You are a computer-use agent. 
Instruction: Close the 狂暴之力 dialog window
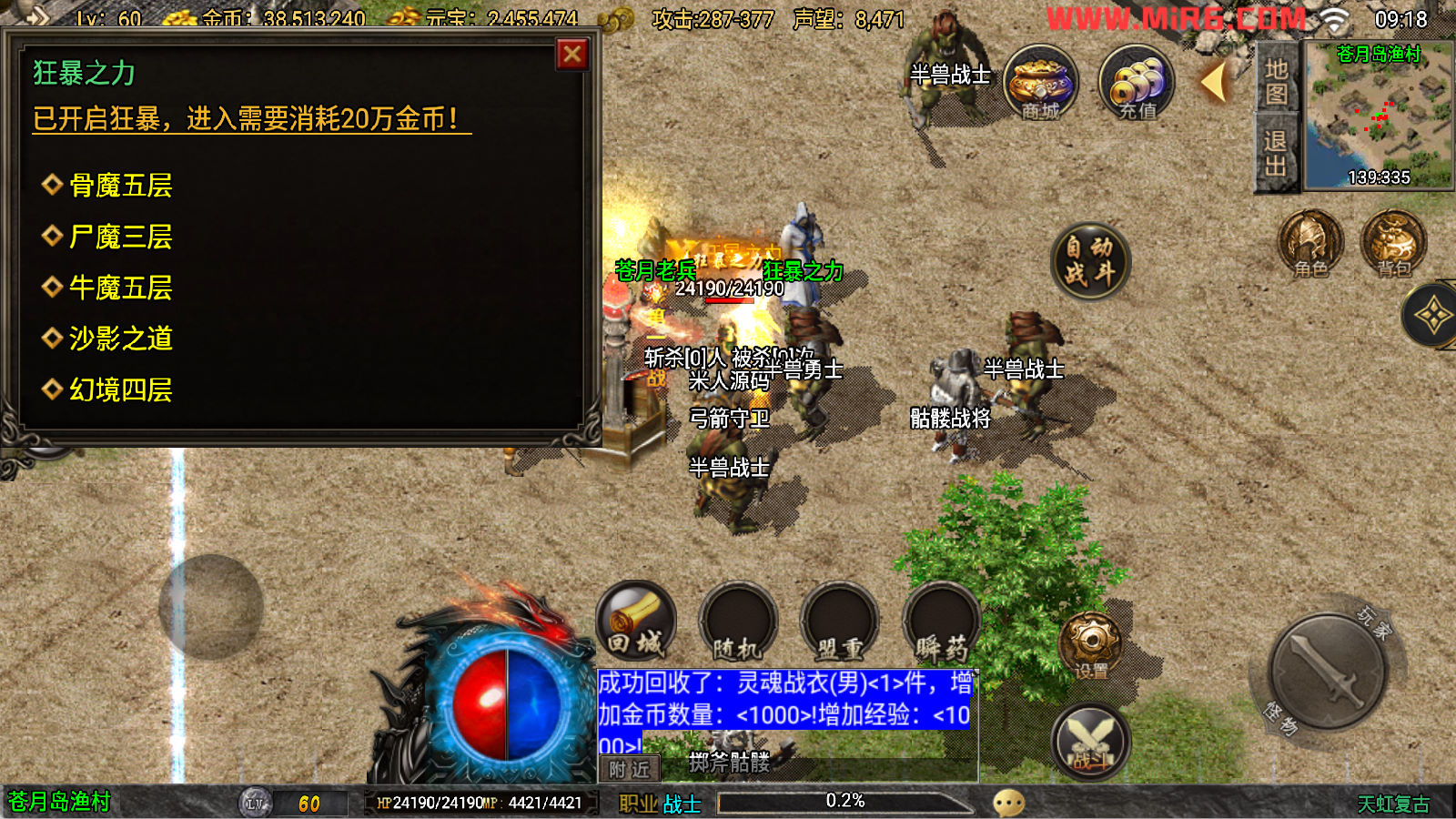tap(572, 55)
